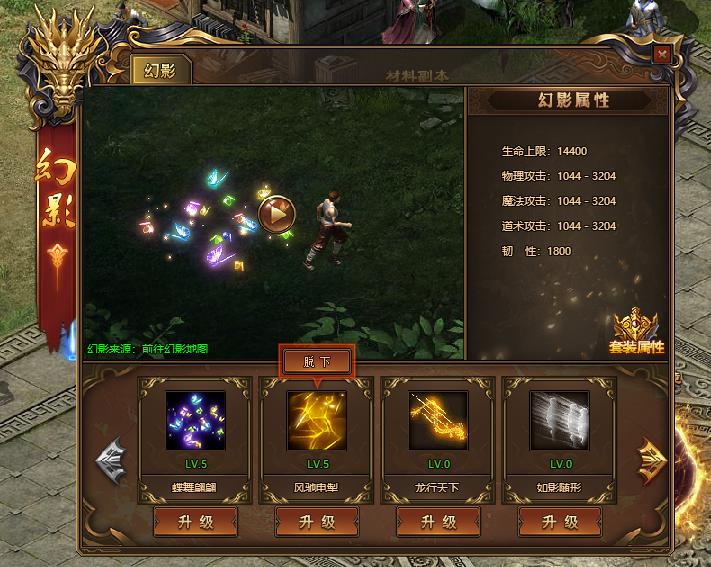Upgrade the golden lightning phantom with 升级
Screen dimensions: 711x567
316,521
